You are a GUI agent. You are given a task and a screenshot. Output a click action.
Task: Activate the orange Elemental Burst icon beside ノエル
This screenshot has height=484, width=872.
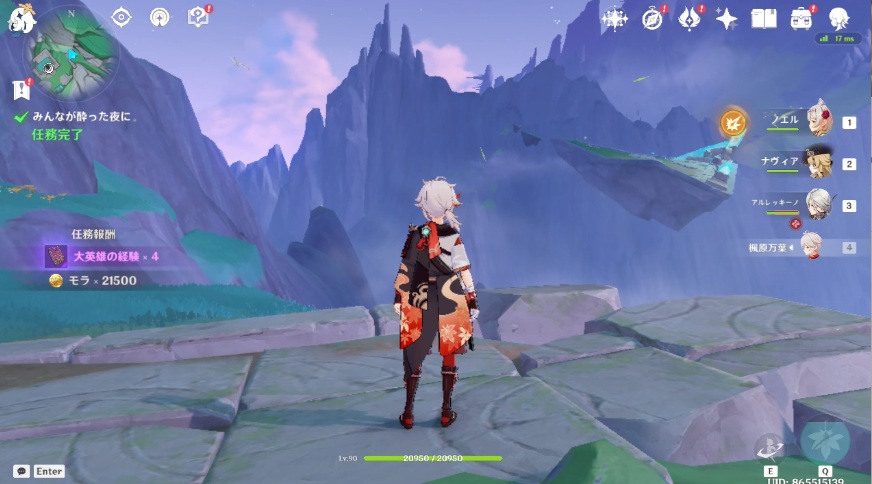(733, 123)
